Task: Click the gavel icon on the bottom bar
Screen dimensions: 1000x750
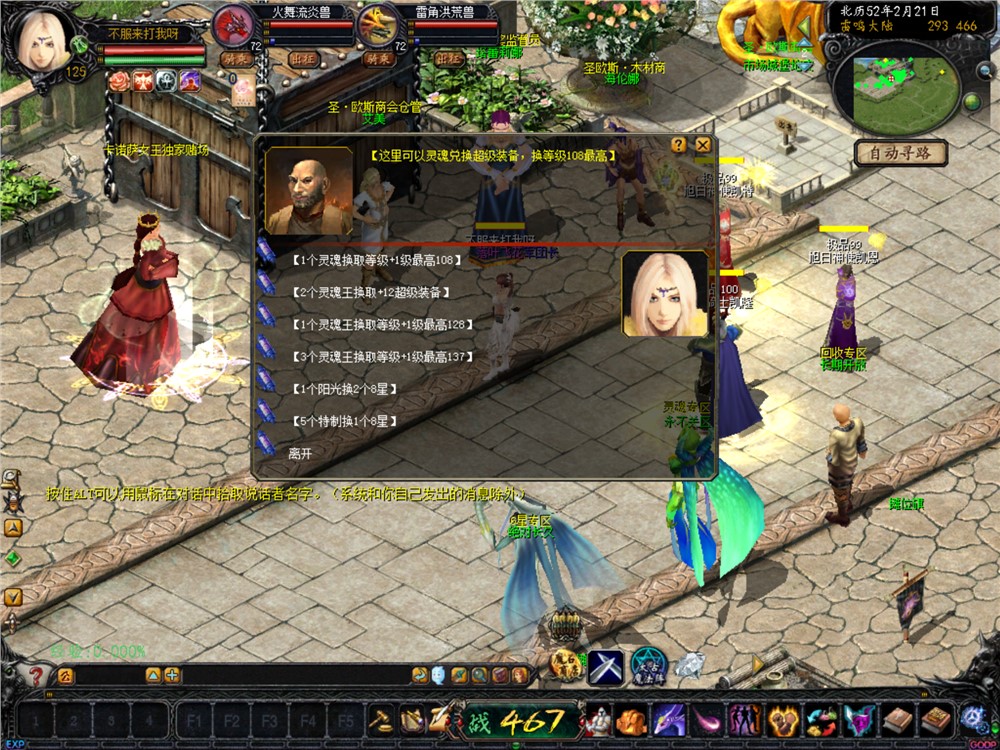Action: tap(381, 720)
